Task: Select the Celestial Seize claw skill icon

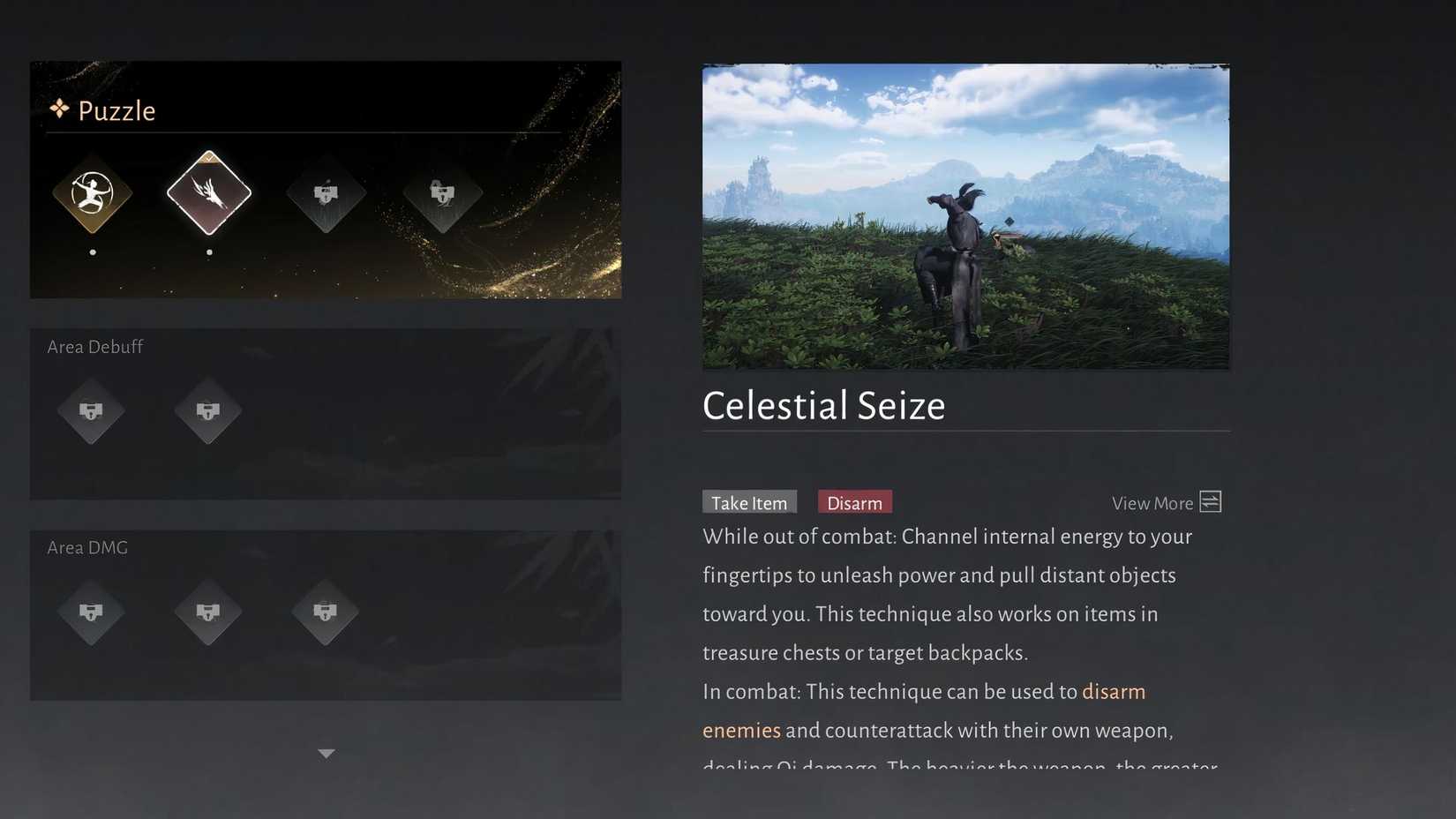Action: (x=208, y=196)
